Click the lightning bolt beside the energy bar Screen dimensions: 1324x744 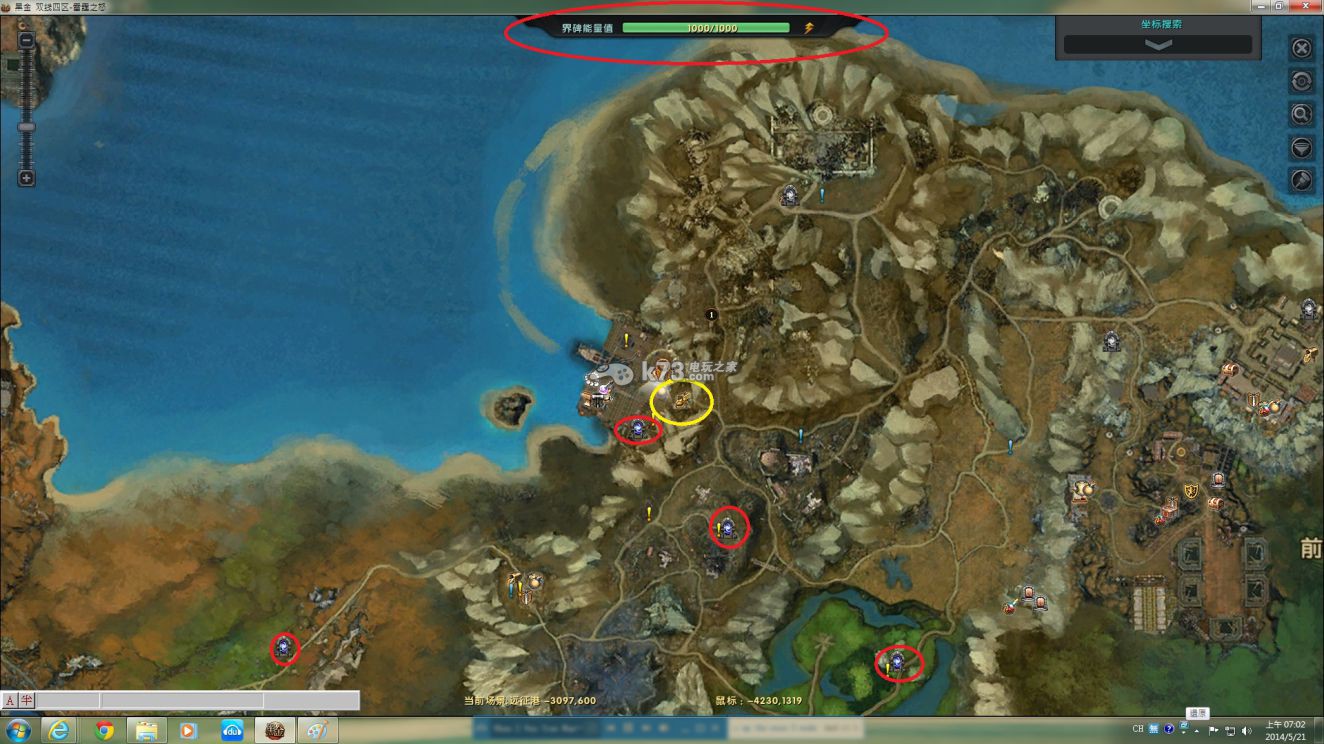click(x=808, y=28)
